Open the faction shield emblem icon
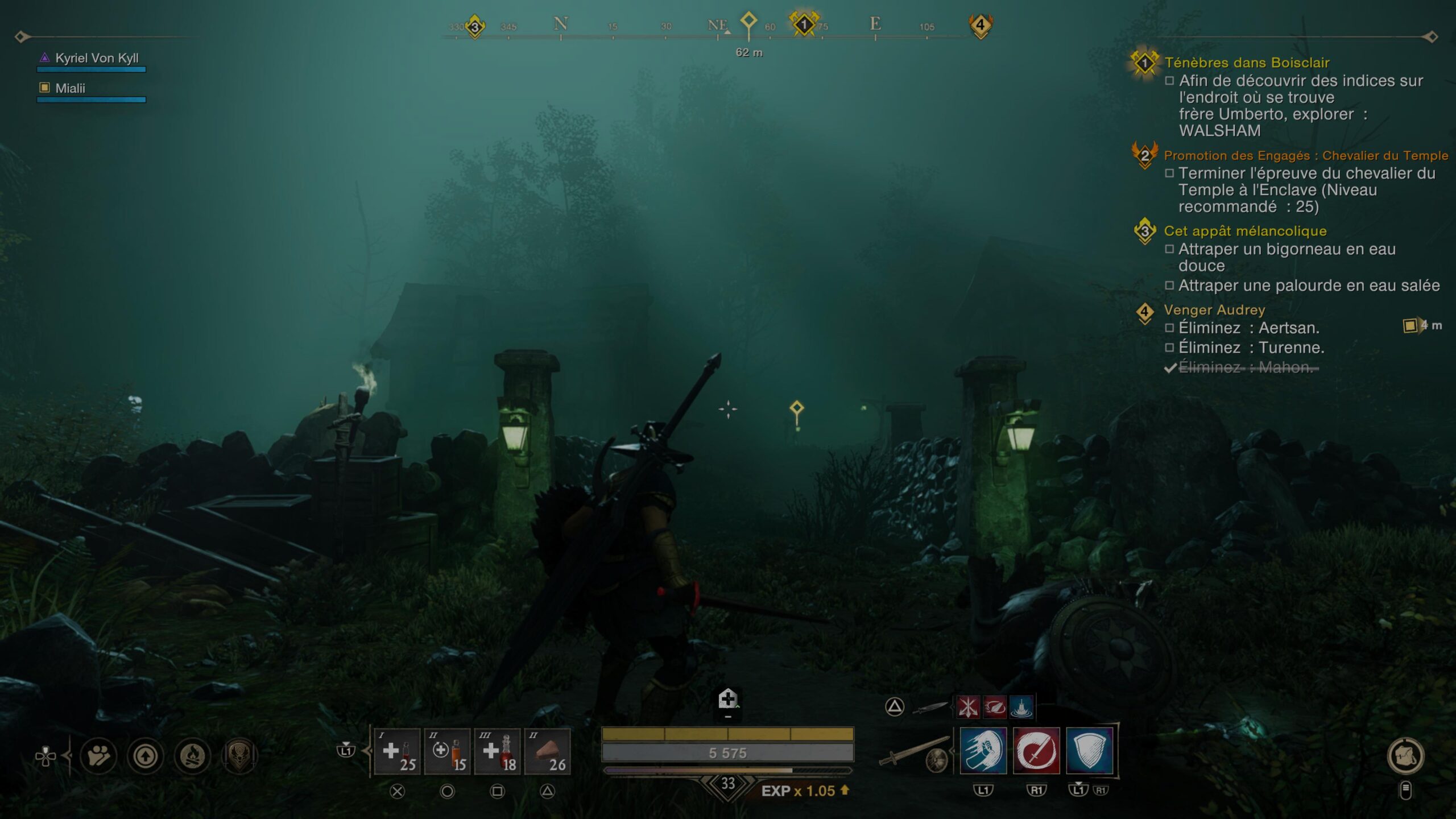Image resolution: width=1456 pixels, height=819 pixels. [x=239, y=756]
